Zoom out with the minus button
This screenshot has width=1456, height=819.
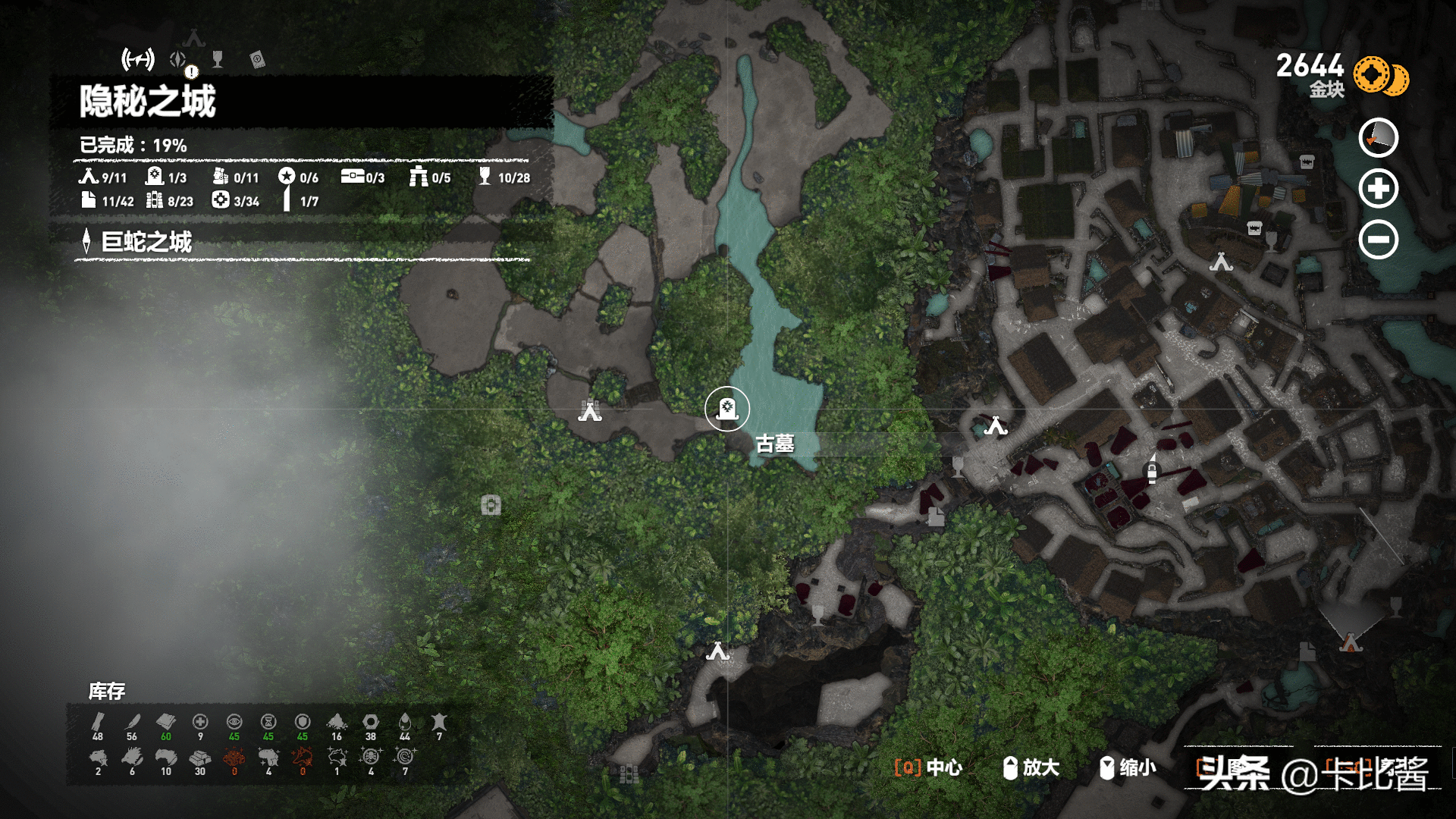(1378, 240)
